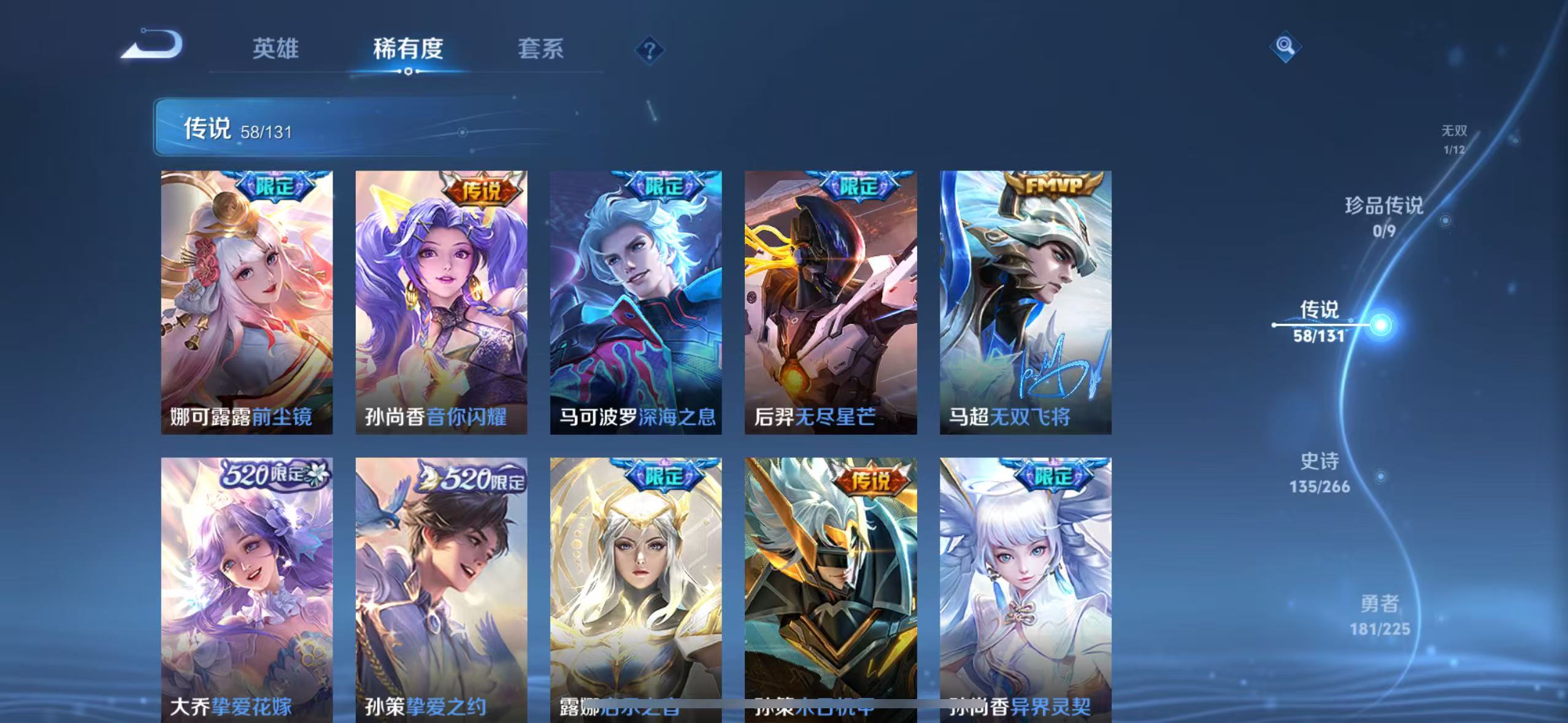Open search with the magnifier icon

click(x=1284, y=46)
